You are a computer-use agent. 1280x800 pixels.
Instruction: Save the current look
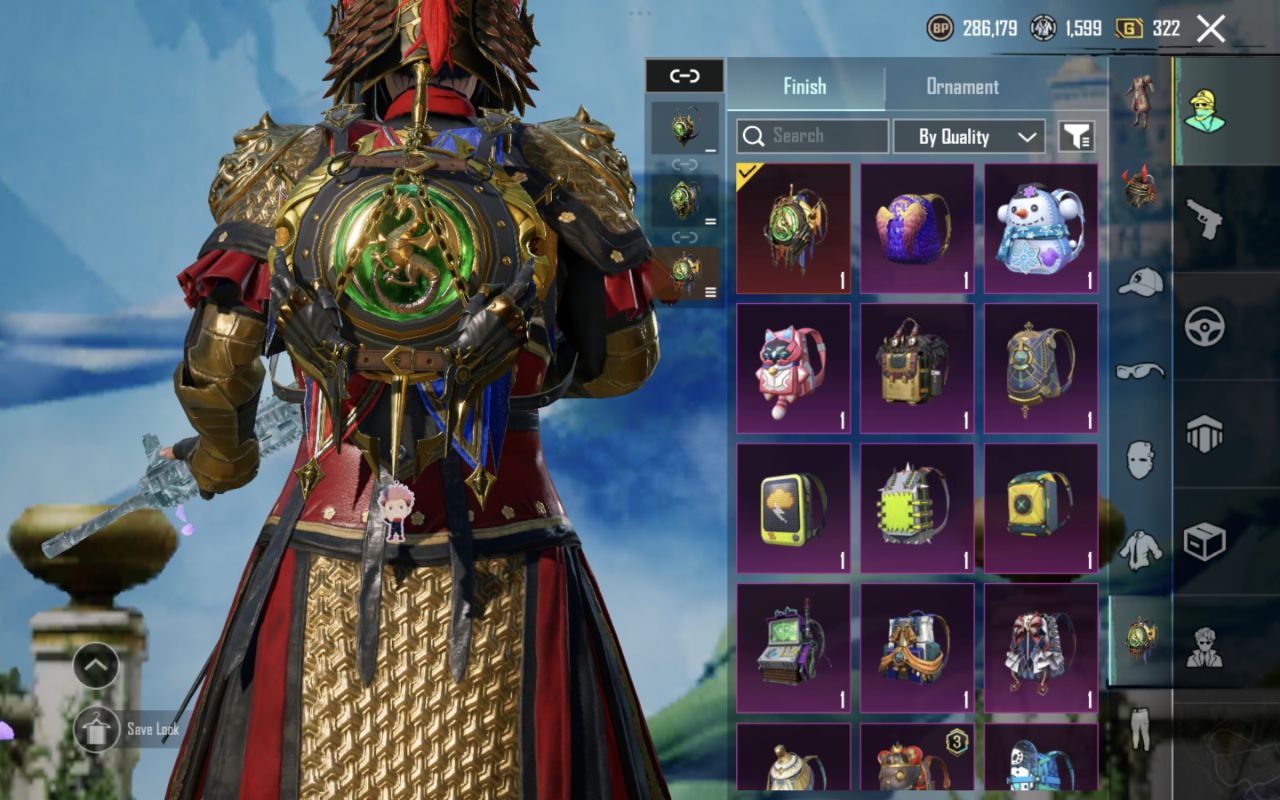98,729
